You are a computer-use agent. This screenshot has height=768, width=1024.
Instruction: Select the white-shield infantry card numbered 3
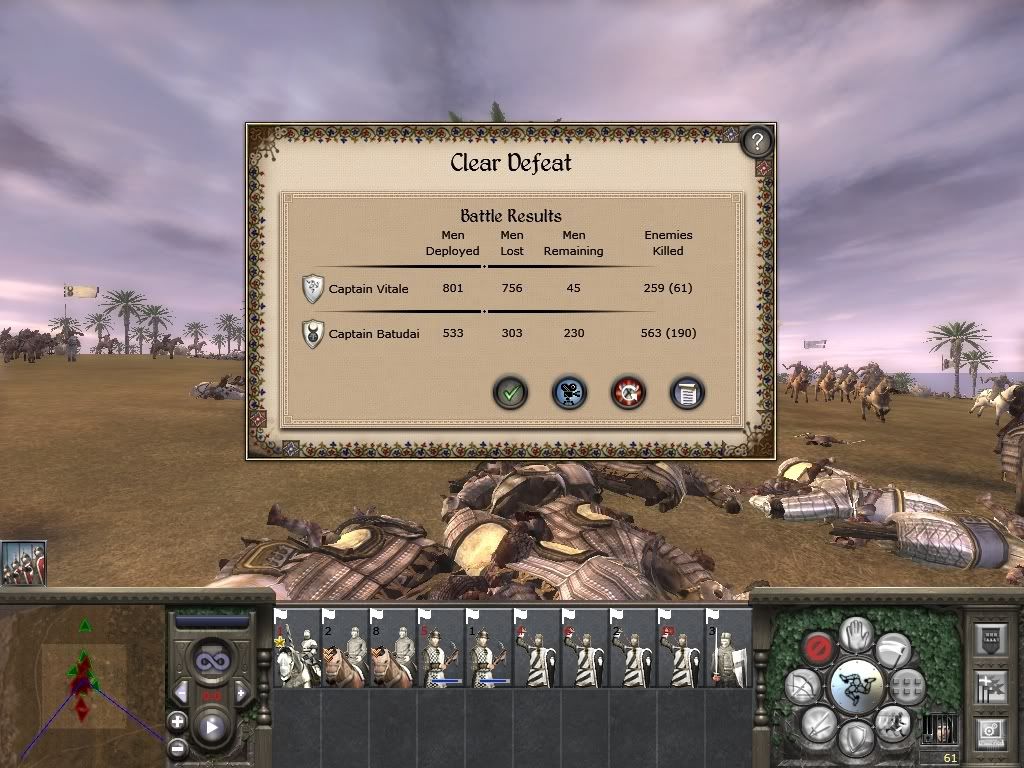[x=728, y=649]
